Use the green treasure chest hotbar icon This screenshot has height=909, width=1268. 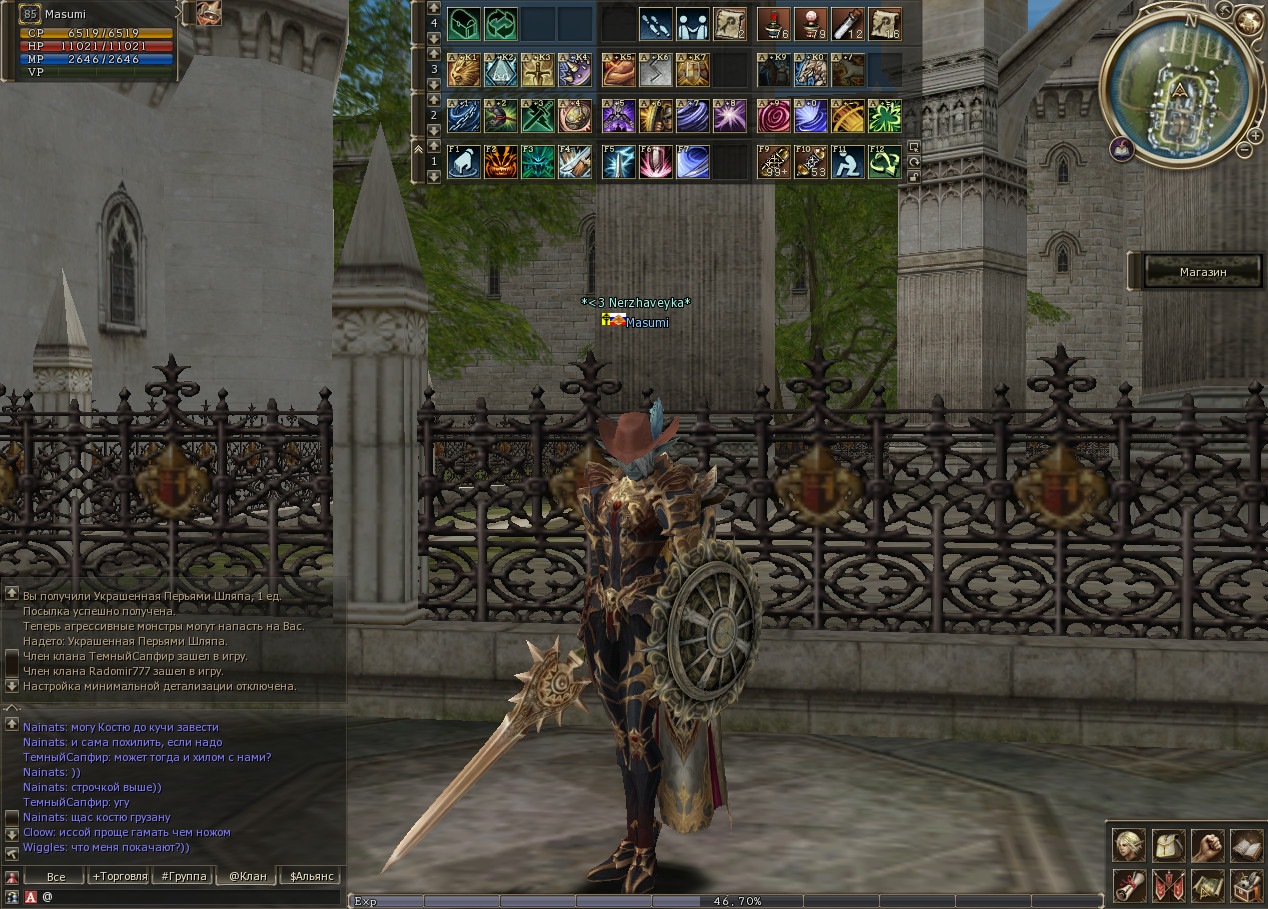[463, 23]
